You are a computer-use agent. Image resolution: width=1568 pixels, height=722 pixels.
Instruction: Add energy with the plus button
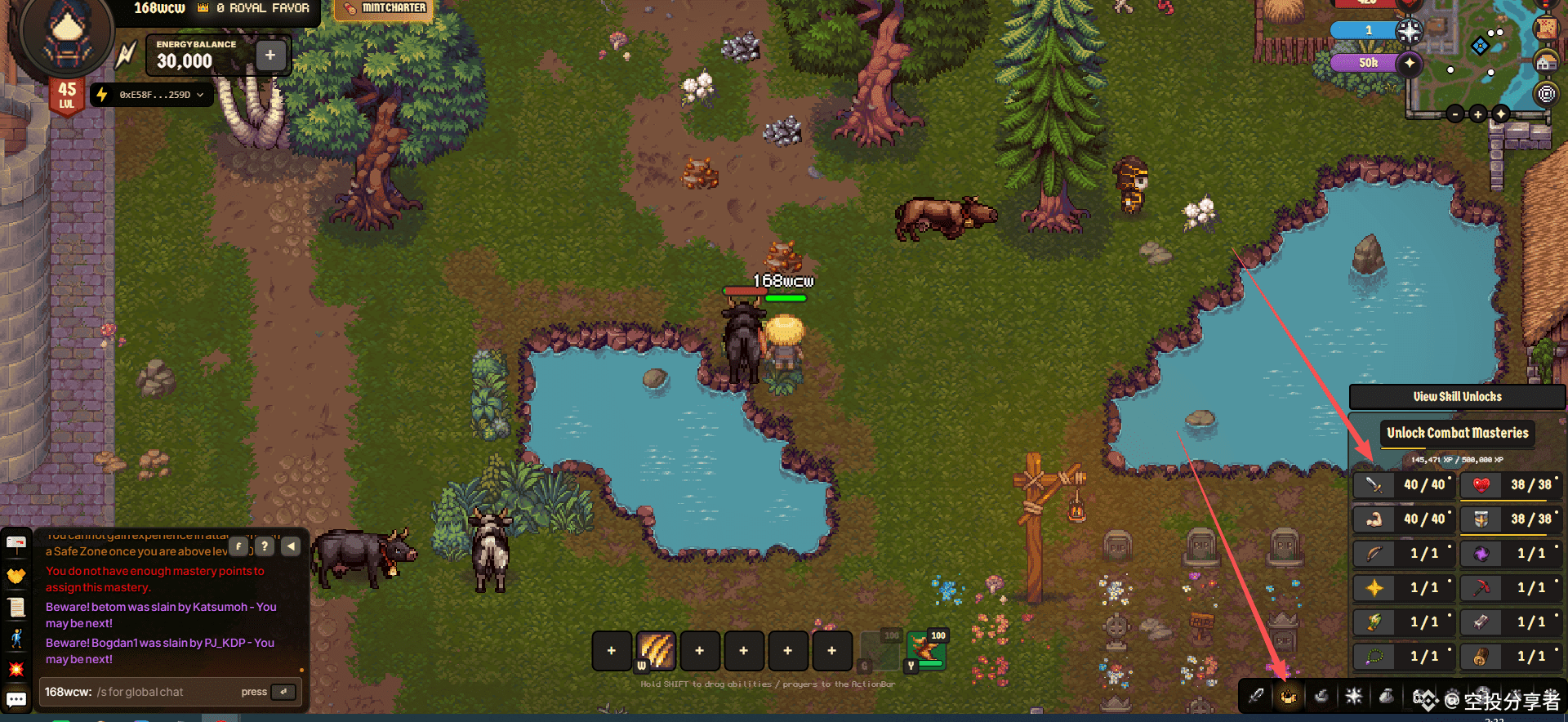pyautogui.click(x=270, y=56)
